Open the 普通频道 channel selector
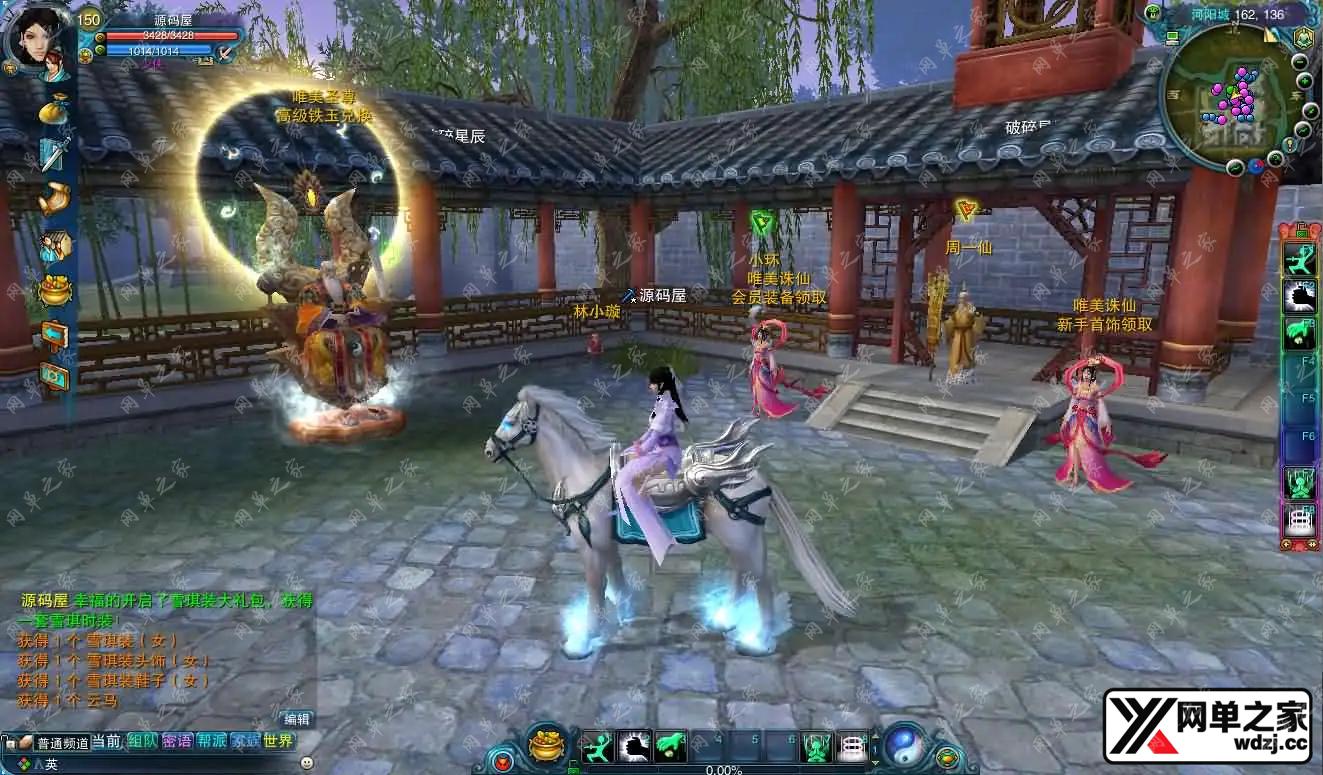Screen dimensions: 1323x775 tap(62, 743)
